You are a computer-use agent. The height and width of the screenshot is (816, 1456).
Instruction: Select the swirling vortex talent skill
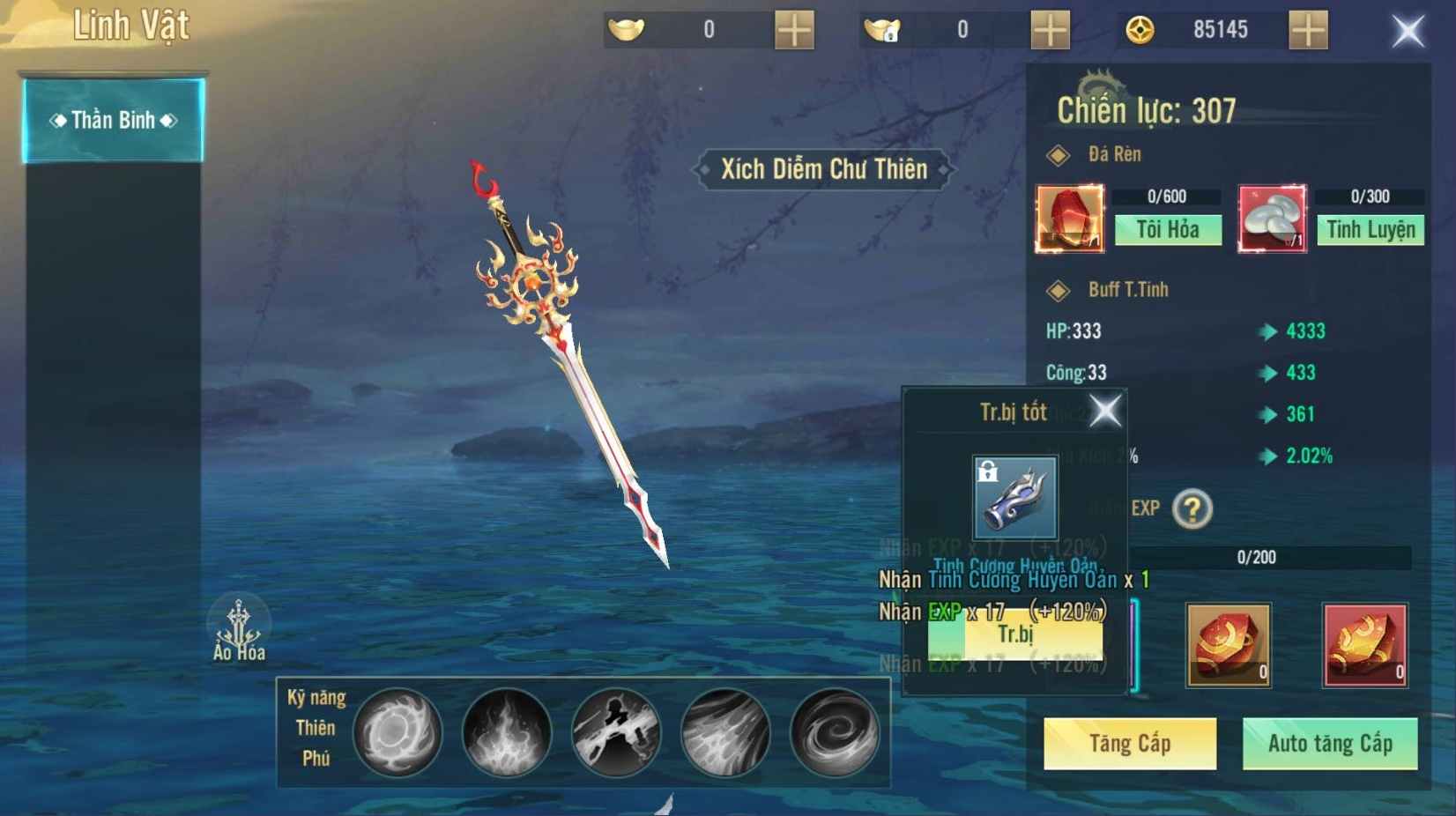point(834,733)
